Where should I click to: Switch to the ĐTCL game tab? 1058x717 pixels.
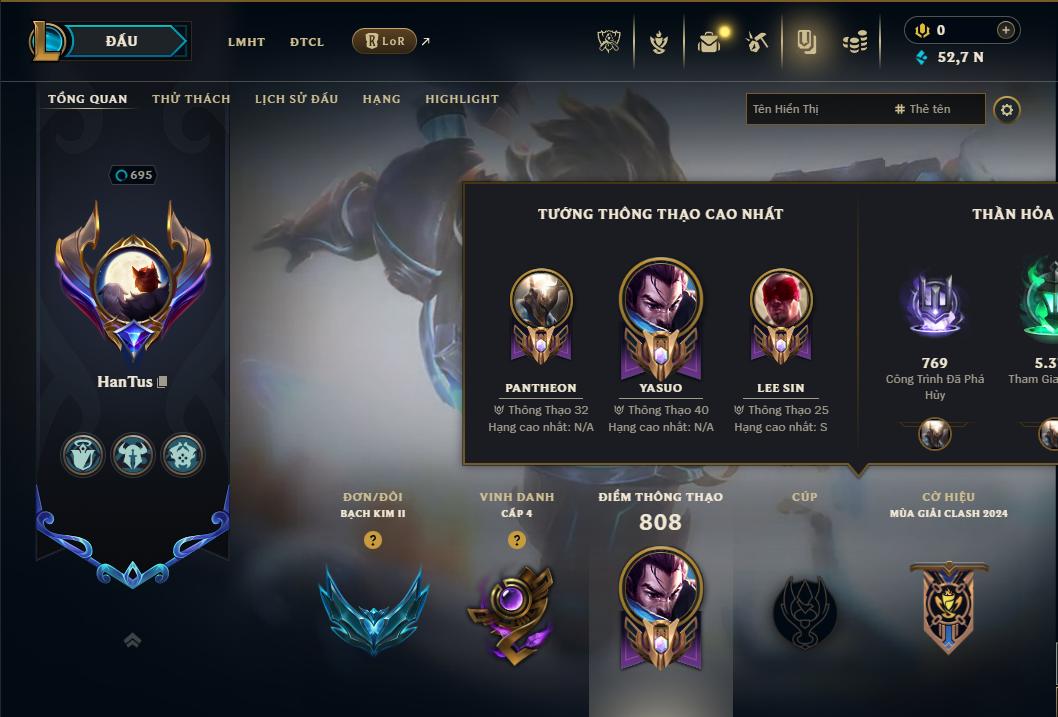click(x=307, y=42)
